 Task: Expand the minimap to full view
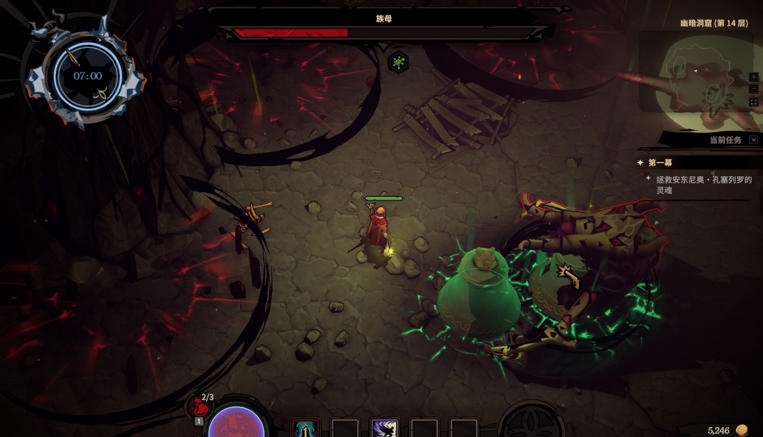754,102
